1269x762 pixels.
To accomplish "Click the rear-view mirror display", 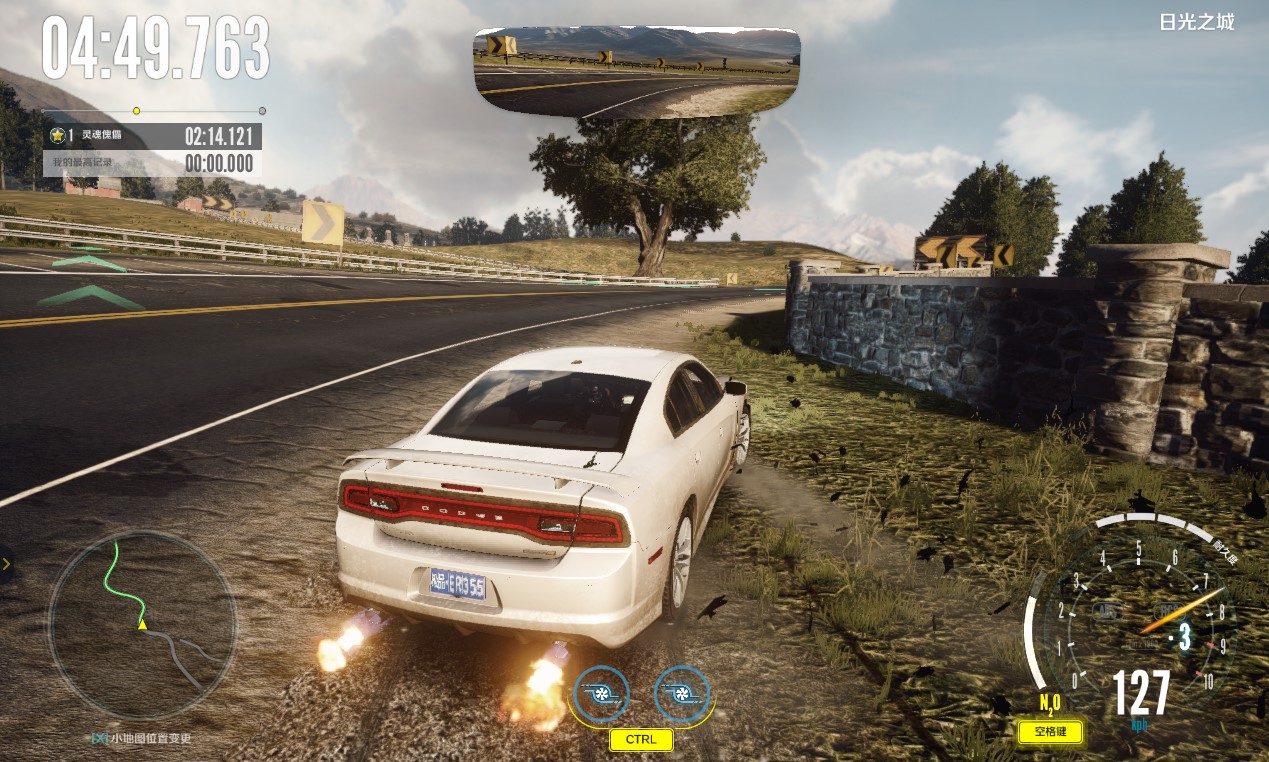I will pyautogui.click(x=637, y=72).
